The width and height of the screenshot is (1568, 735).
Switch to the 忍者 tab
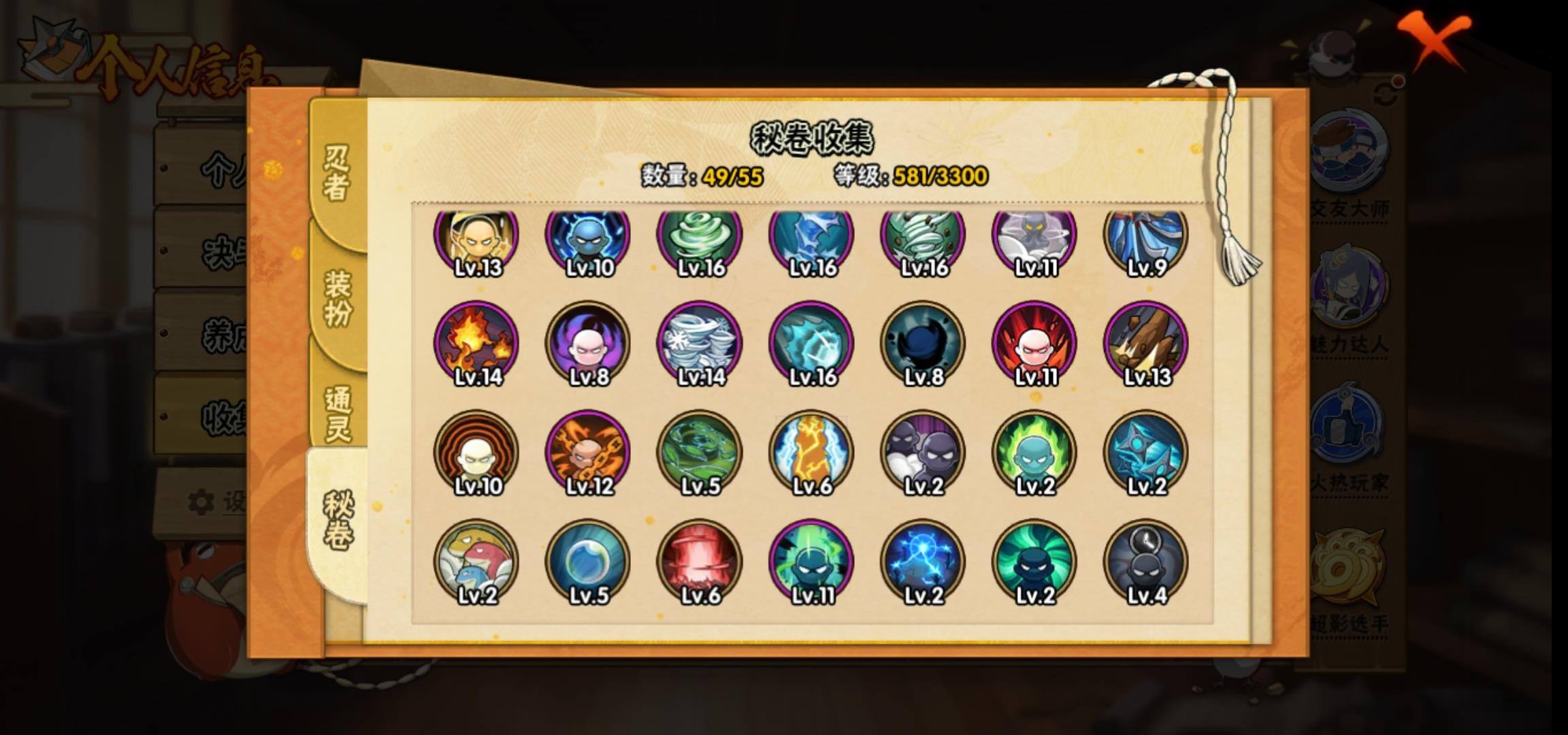(336, 174)
